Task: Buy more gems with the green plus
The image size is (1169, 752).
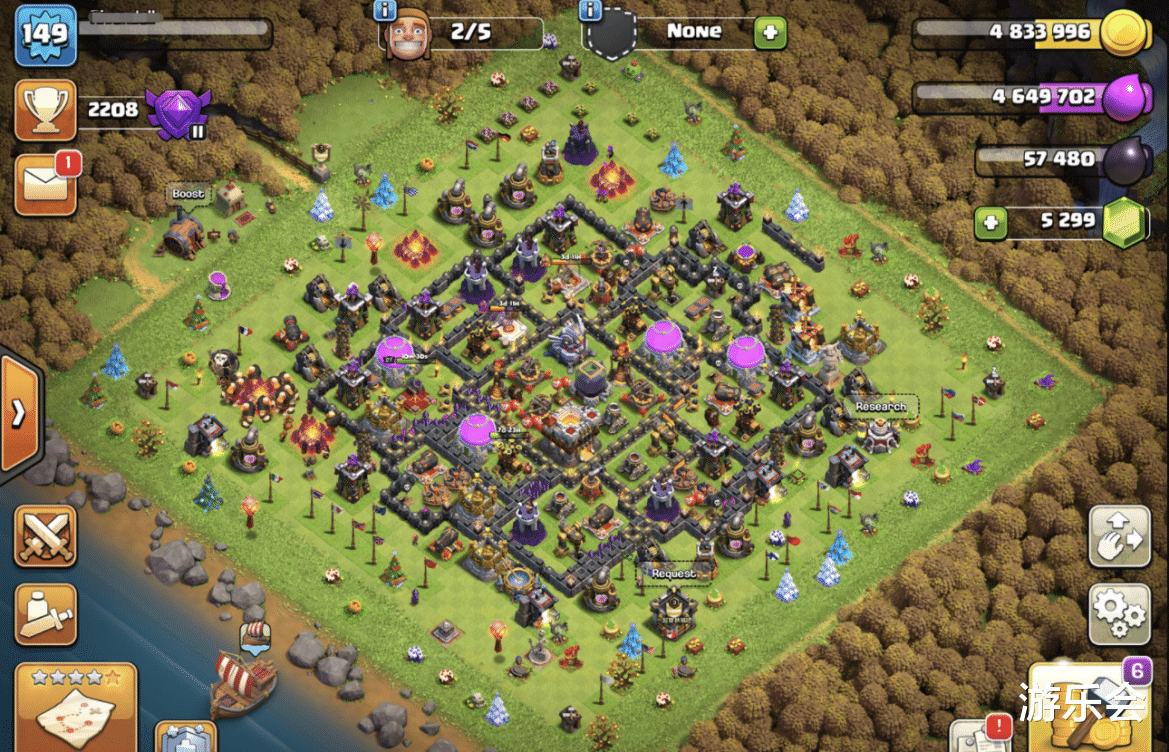Action: coord(991,221)
